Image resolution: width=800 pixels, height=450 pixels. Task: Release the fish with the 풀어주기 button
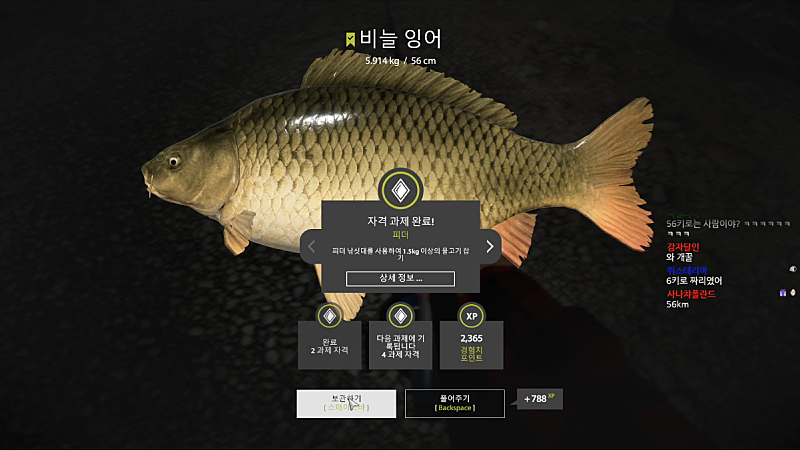(454, 403)
